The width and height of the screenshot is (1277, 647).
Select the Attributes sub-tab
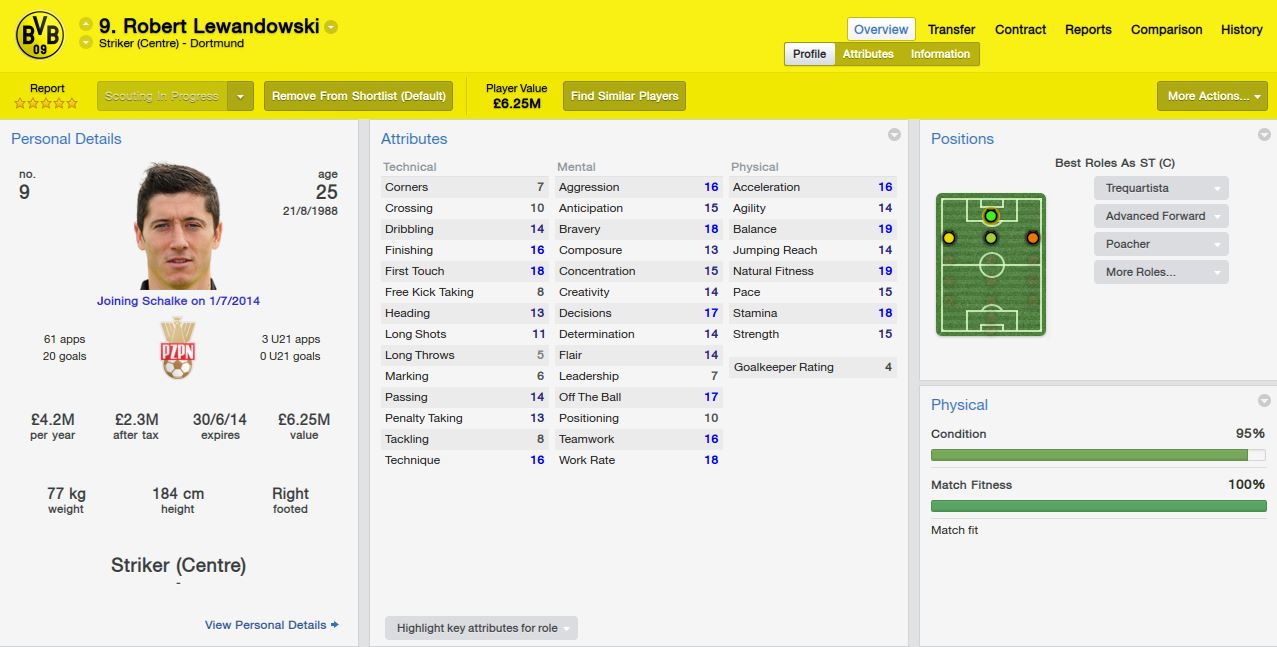tap(868, 54)
